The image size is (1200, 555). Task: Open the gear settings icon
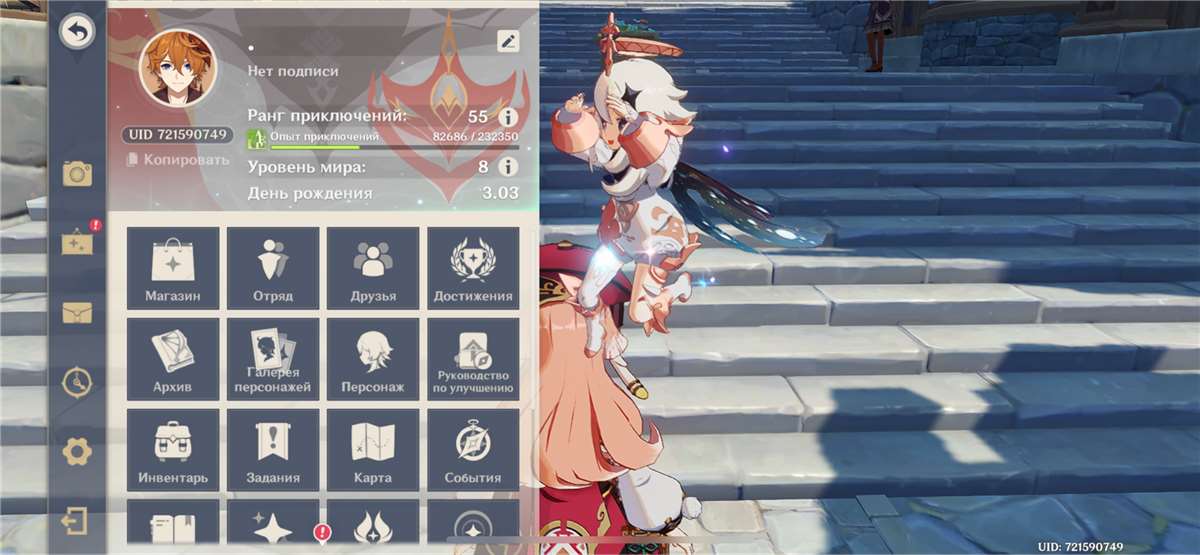click(77, 452)
